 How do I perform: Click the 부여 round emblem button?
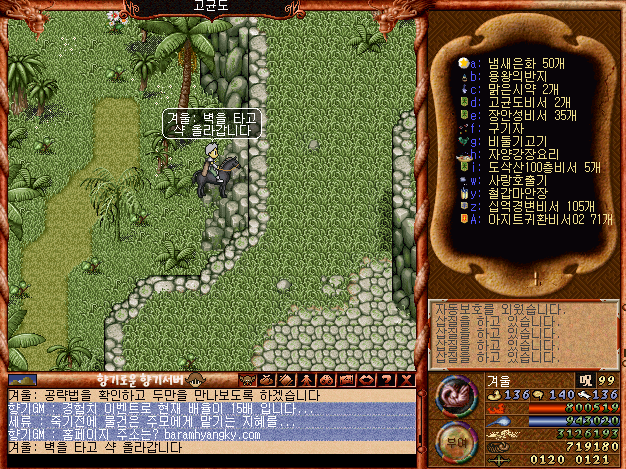(x=453, y=440)
